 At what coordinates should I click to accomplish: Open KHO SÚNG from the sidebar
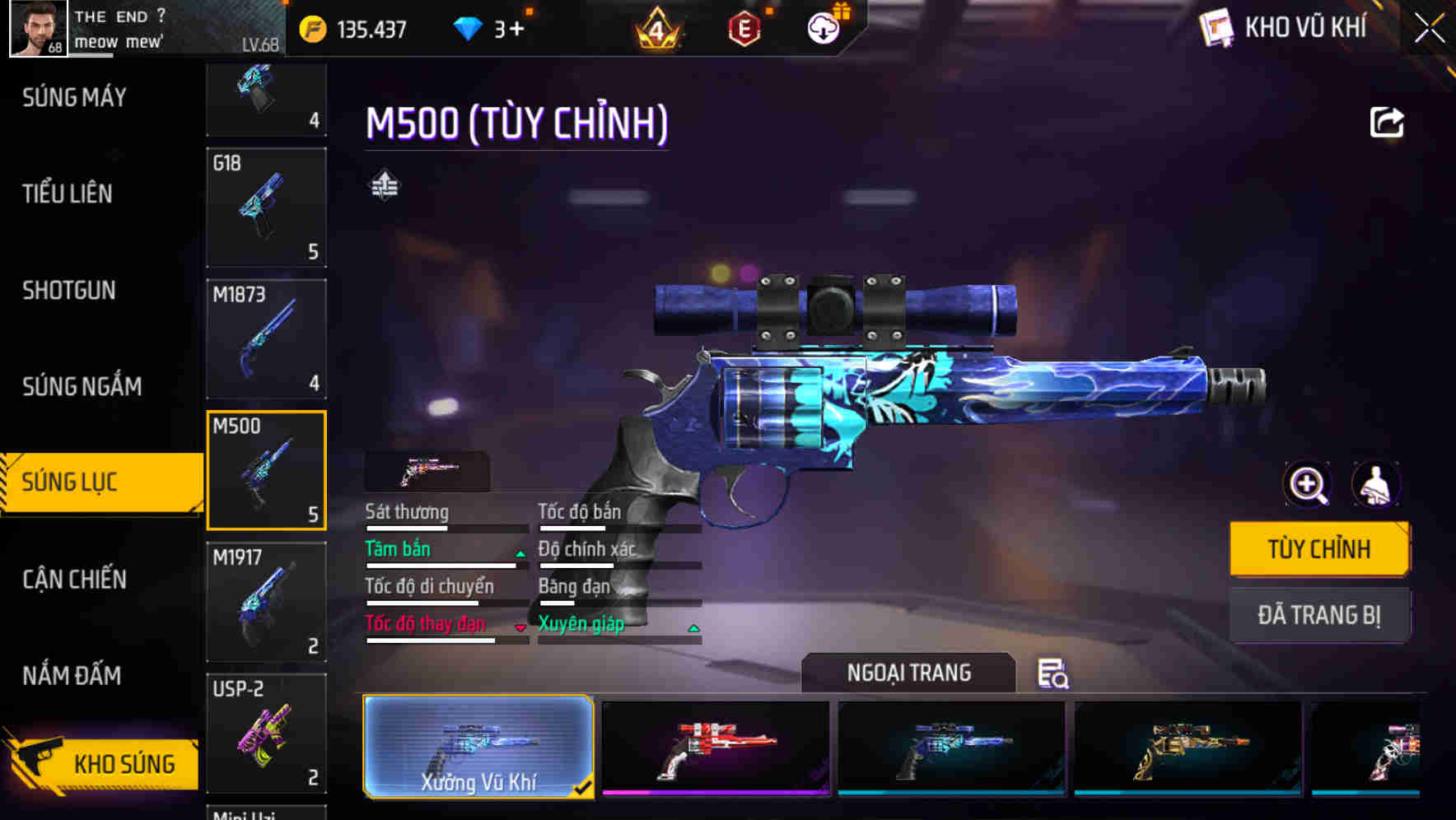coord(124,763)
